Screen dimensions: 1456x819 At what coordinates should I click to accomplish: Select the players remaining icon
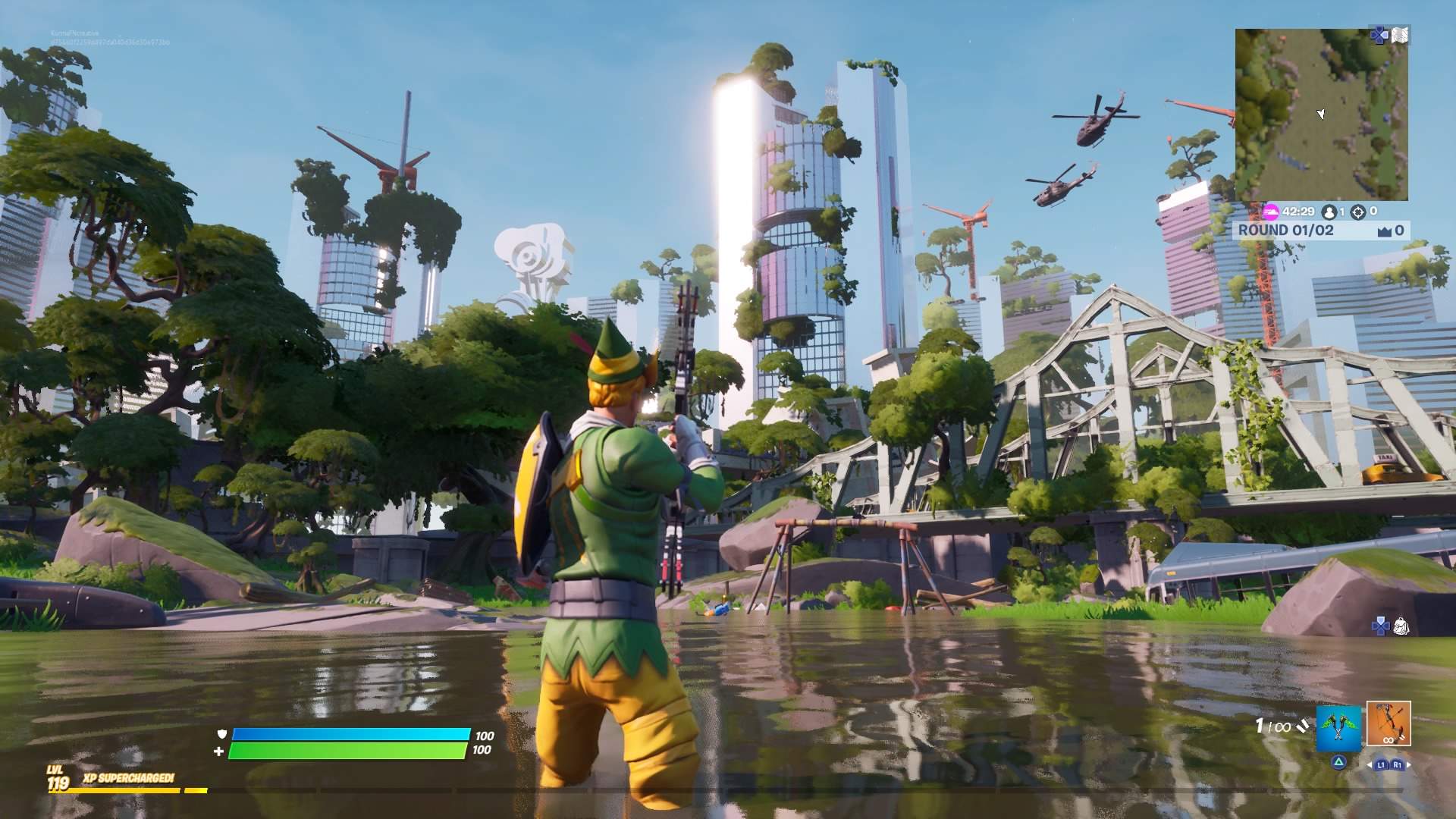(x=1329, y=212)
